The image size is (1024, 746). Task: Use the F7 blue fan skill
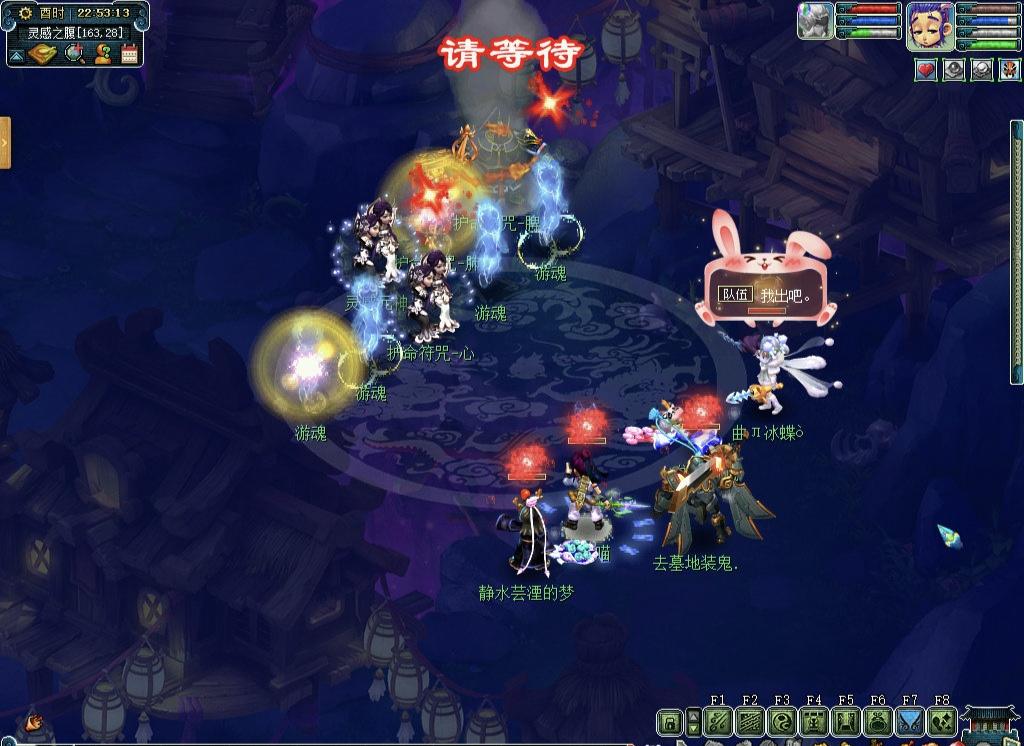(909, 721)
